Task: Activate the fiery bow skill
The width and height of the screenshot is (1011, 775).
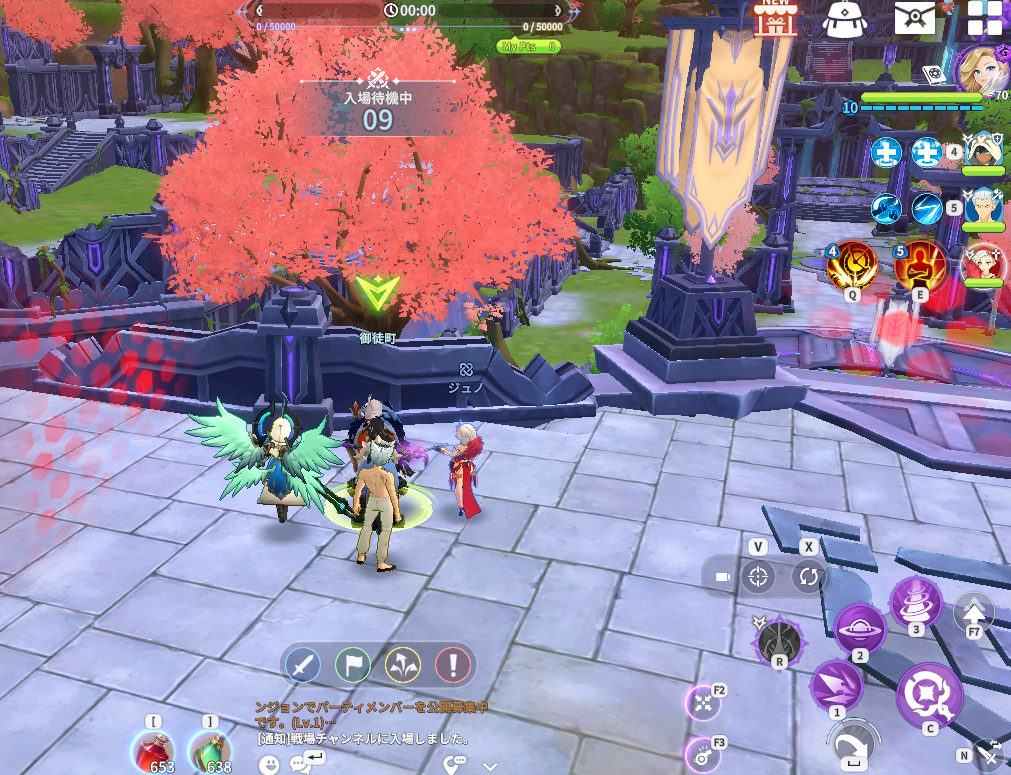Action: click(852, 266)
